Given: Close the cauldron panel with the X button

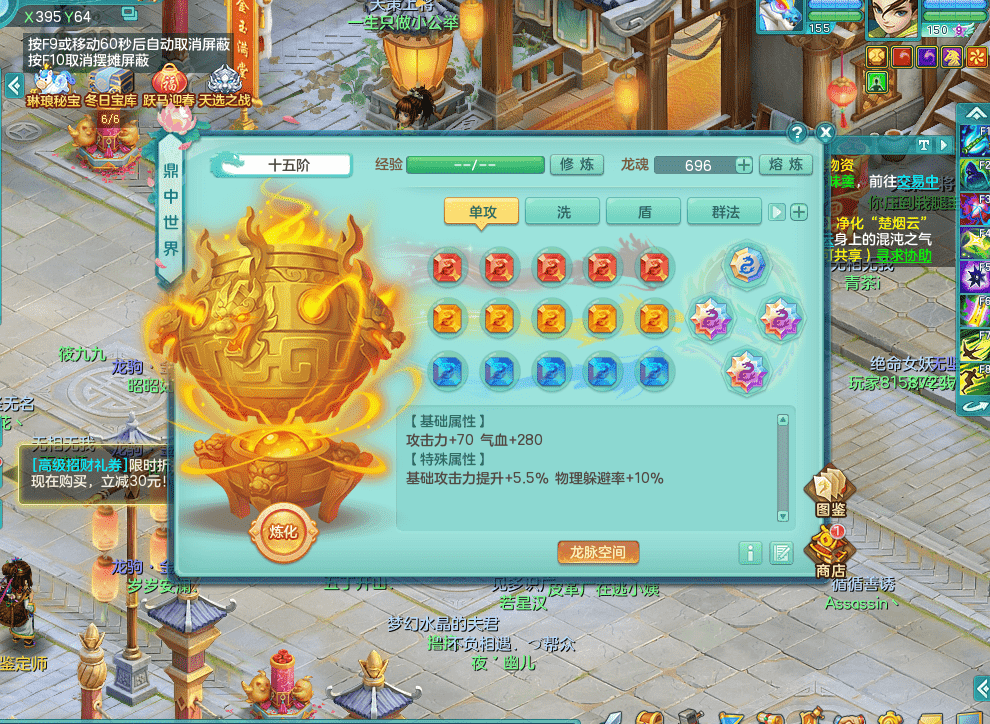Looking at the screenshot, I should [x=825, y=132].
